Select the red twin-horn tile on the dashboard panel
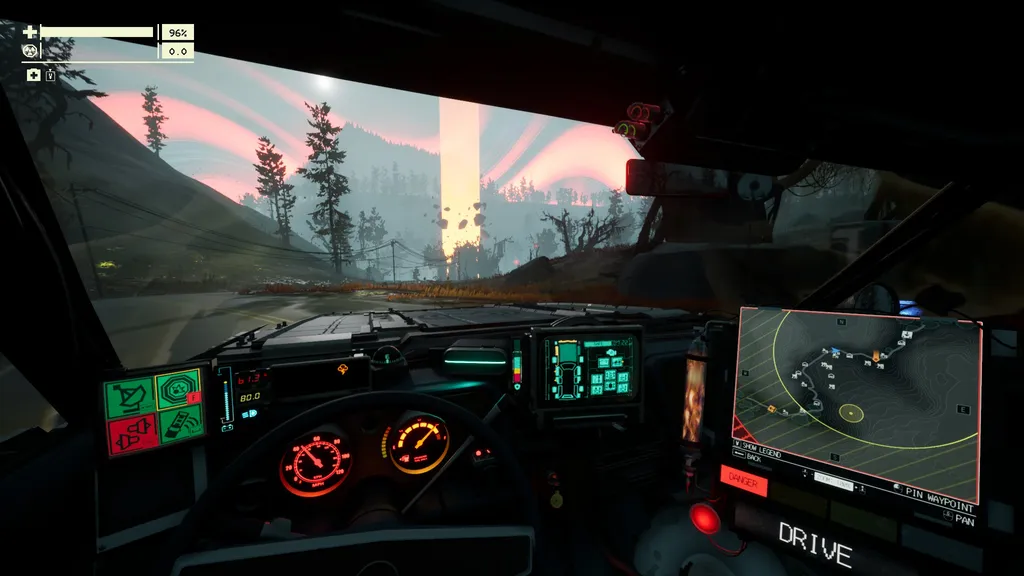 (133, 435)
